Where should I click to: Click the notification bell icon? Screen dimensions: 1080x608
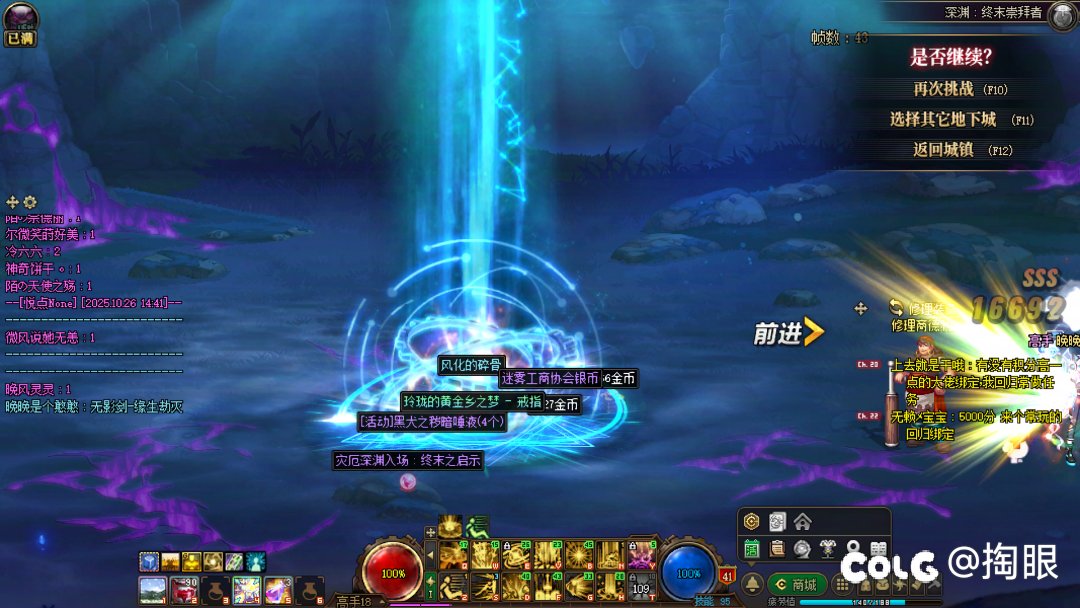[753, 584]
